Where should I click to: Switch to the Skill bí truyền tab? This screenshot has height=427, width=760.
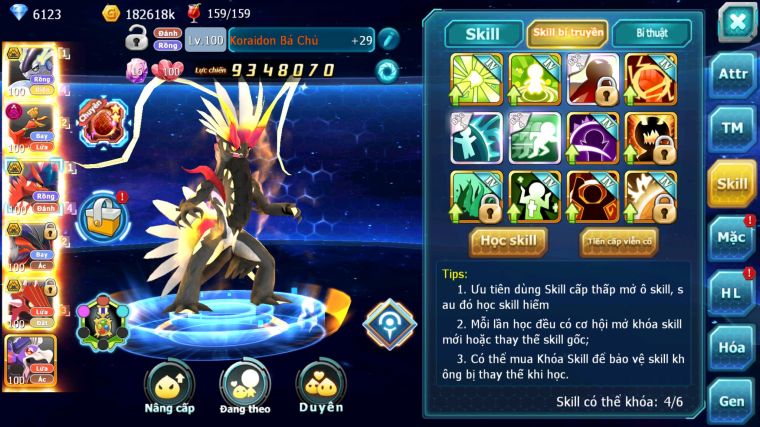click(567, 33)
